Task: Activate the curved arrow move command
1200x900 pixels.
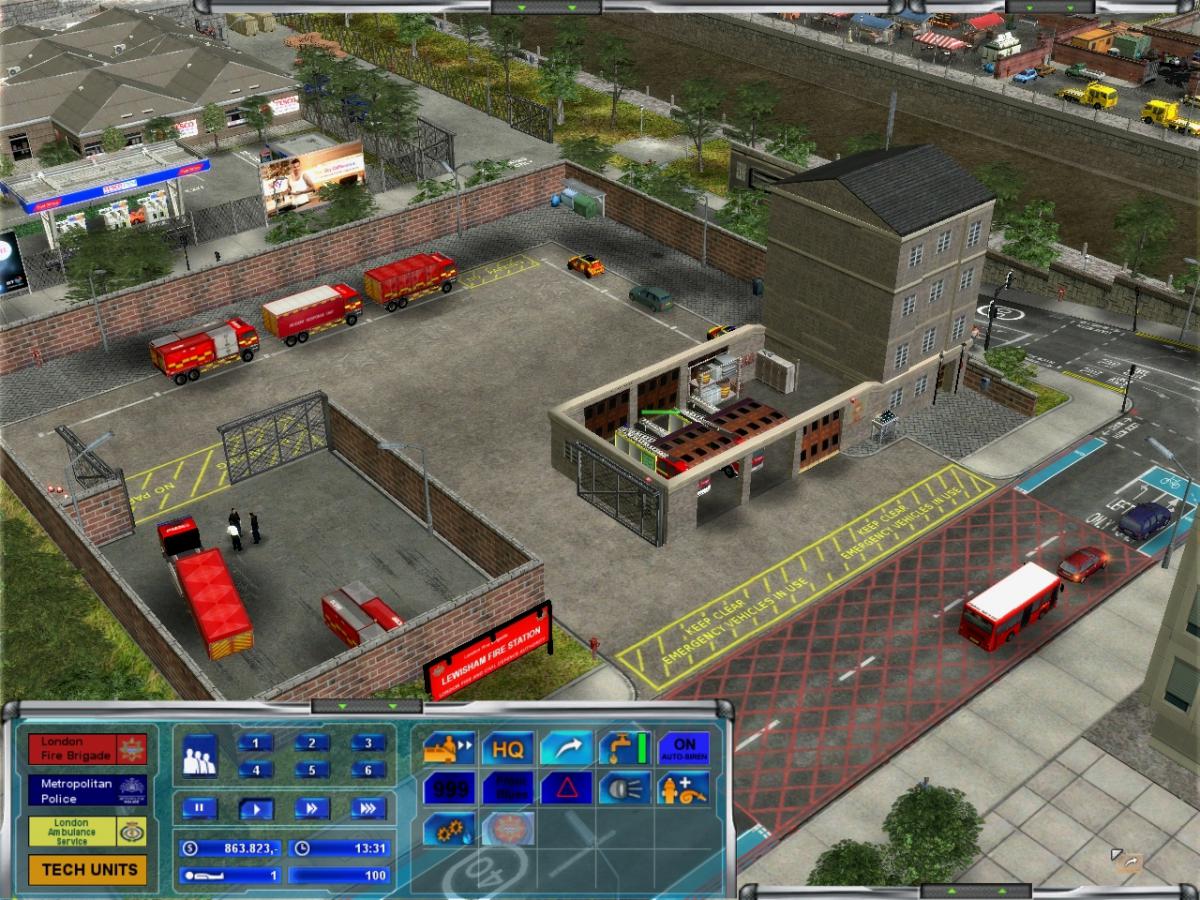Action: pyautogui.click(x=566, y=748)
